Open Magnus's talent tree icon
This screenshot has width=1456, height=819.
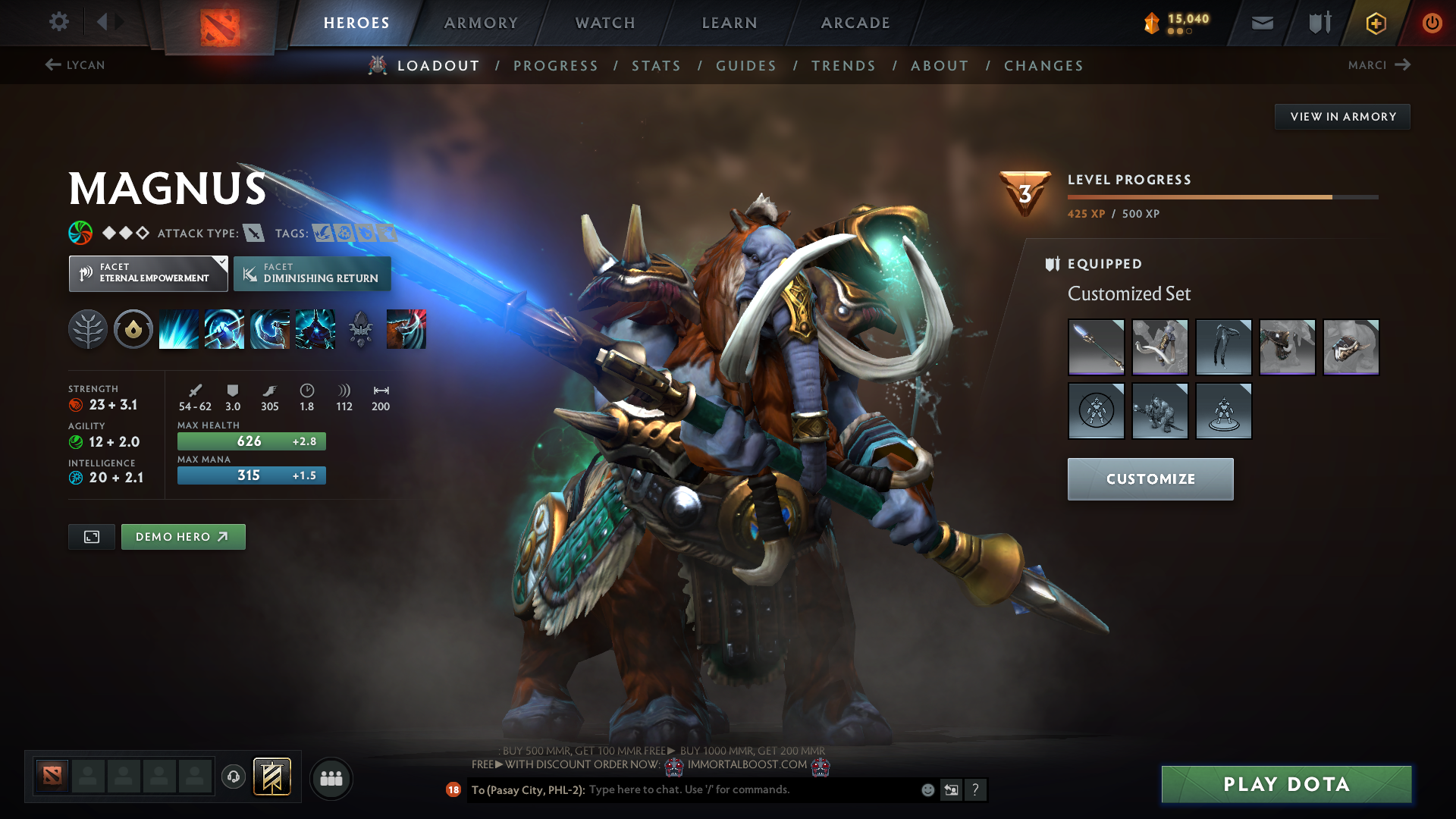87,329
